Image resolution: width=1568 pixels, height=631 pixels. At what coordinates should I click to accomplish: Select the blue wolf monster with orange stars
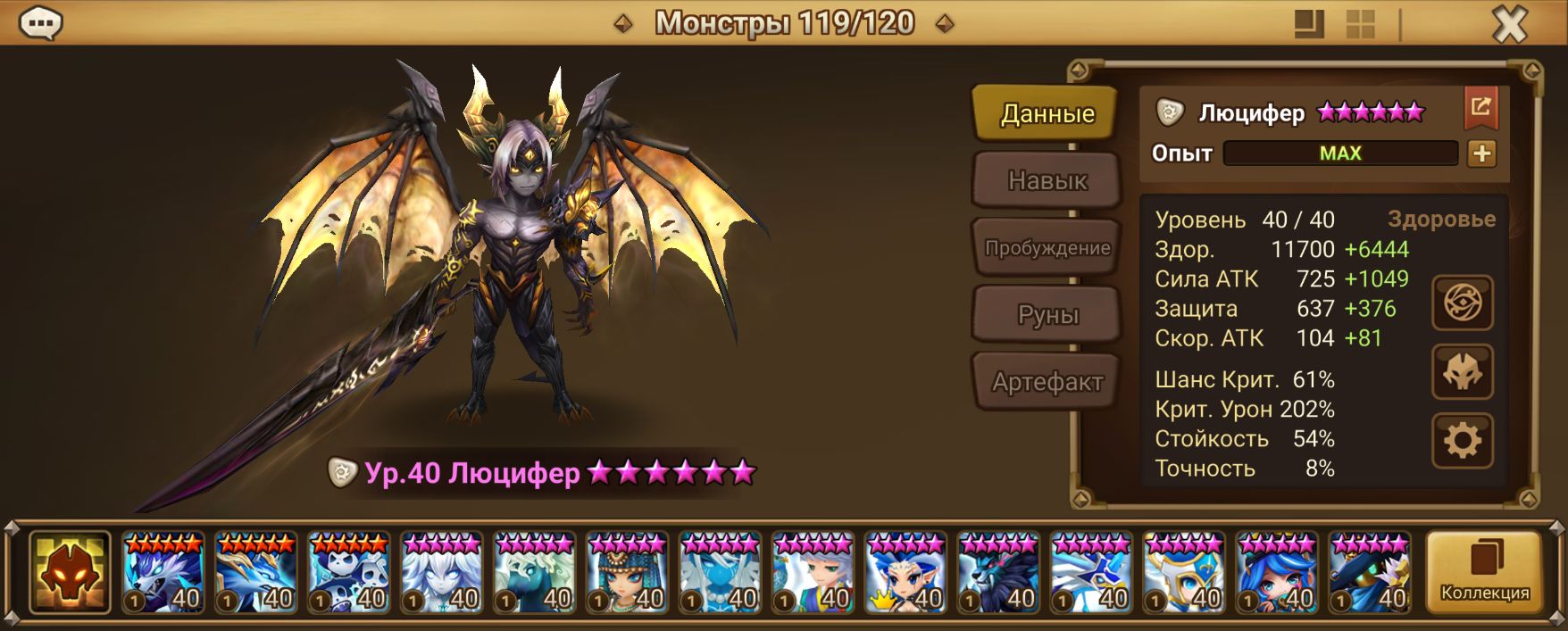click(163, 572)
